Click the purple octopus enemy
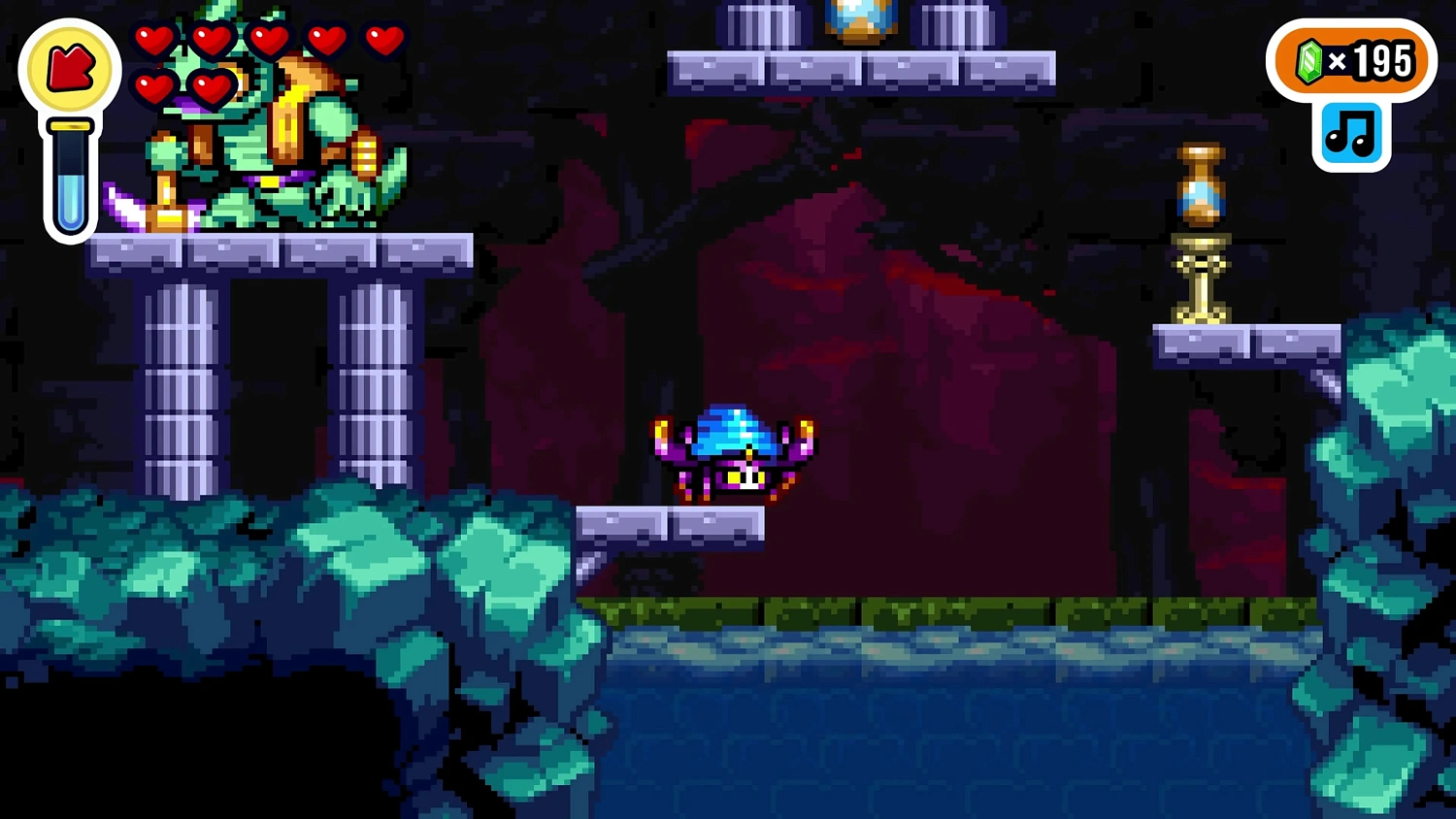The height and width of the screenshot is (819, 1456). pos(735,451)
